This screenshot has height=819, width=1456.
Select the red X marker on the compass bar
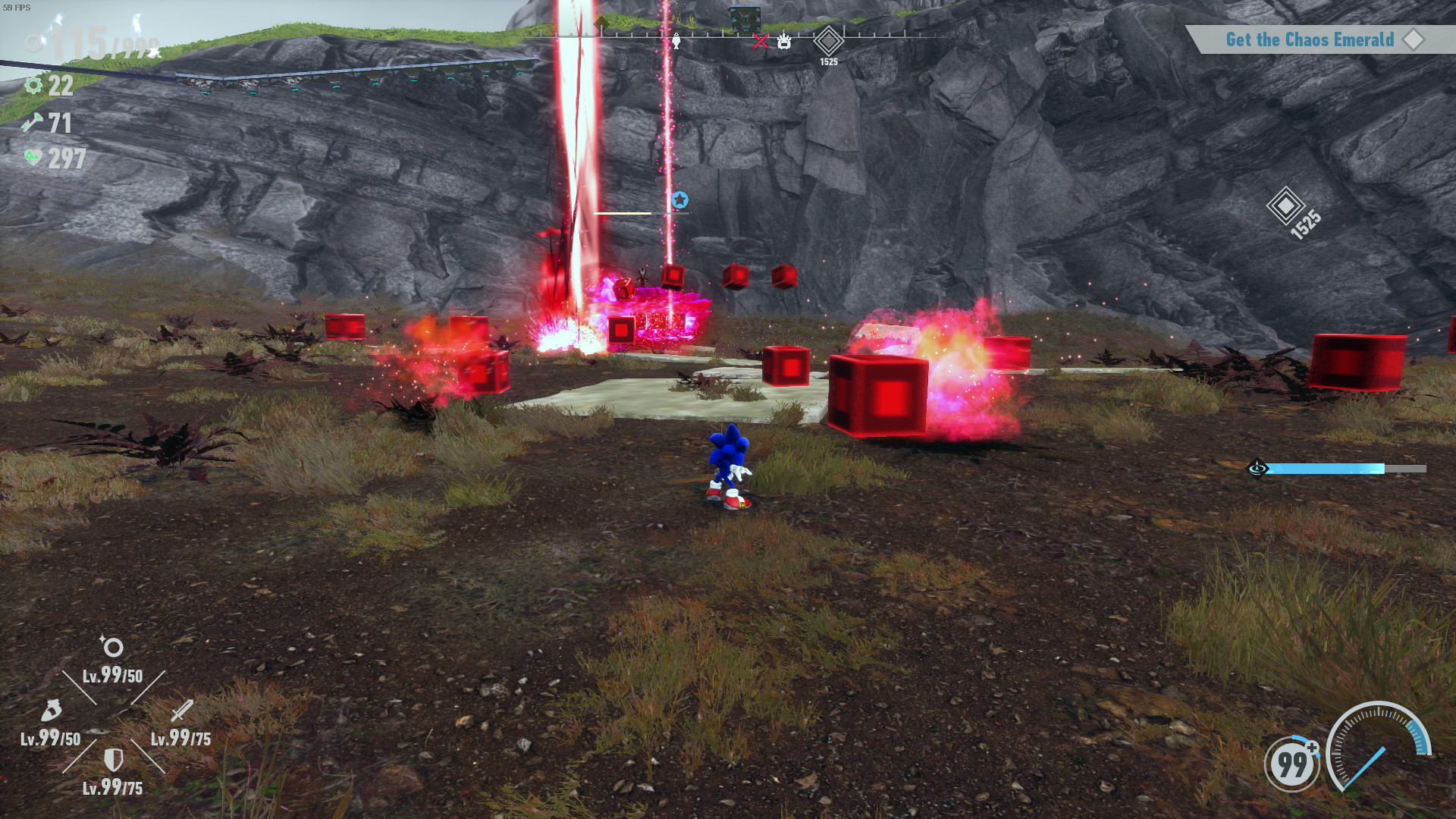coord(761,42)
